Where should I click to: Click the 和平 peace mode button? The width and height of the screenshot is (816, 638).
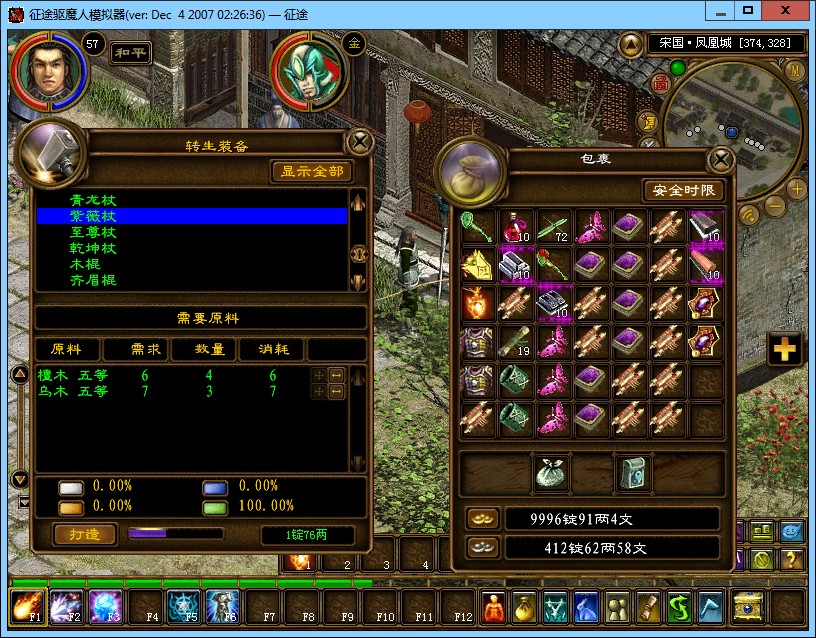(130, 52)
